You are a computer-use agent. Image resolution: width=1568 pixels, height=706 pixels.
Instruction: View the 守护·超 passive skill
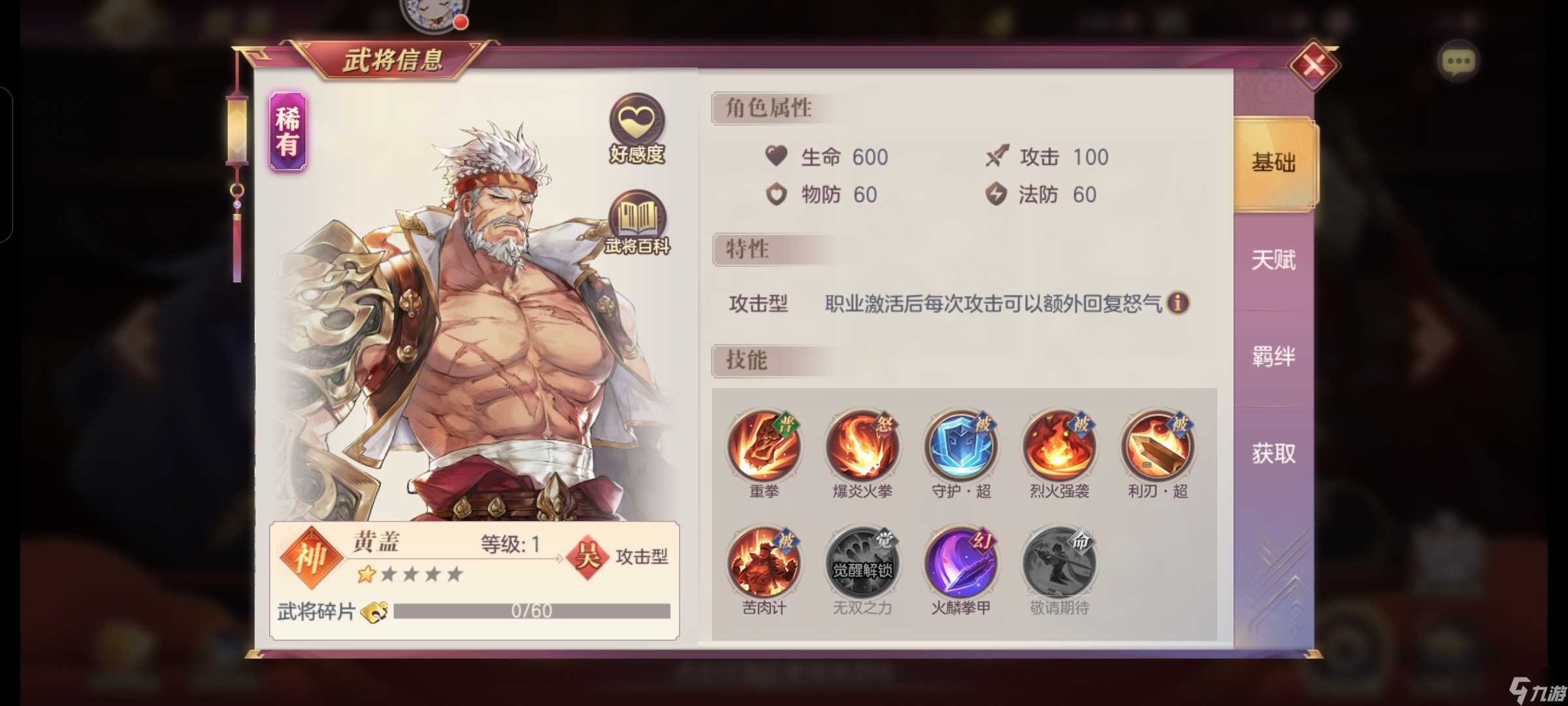(x=960, y=446)
